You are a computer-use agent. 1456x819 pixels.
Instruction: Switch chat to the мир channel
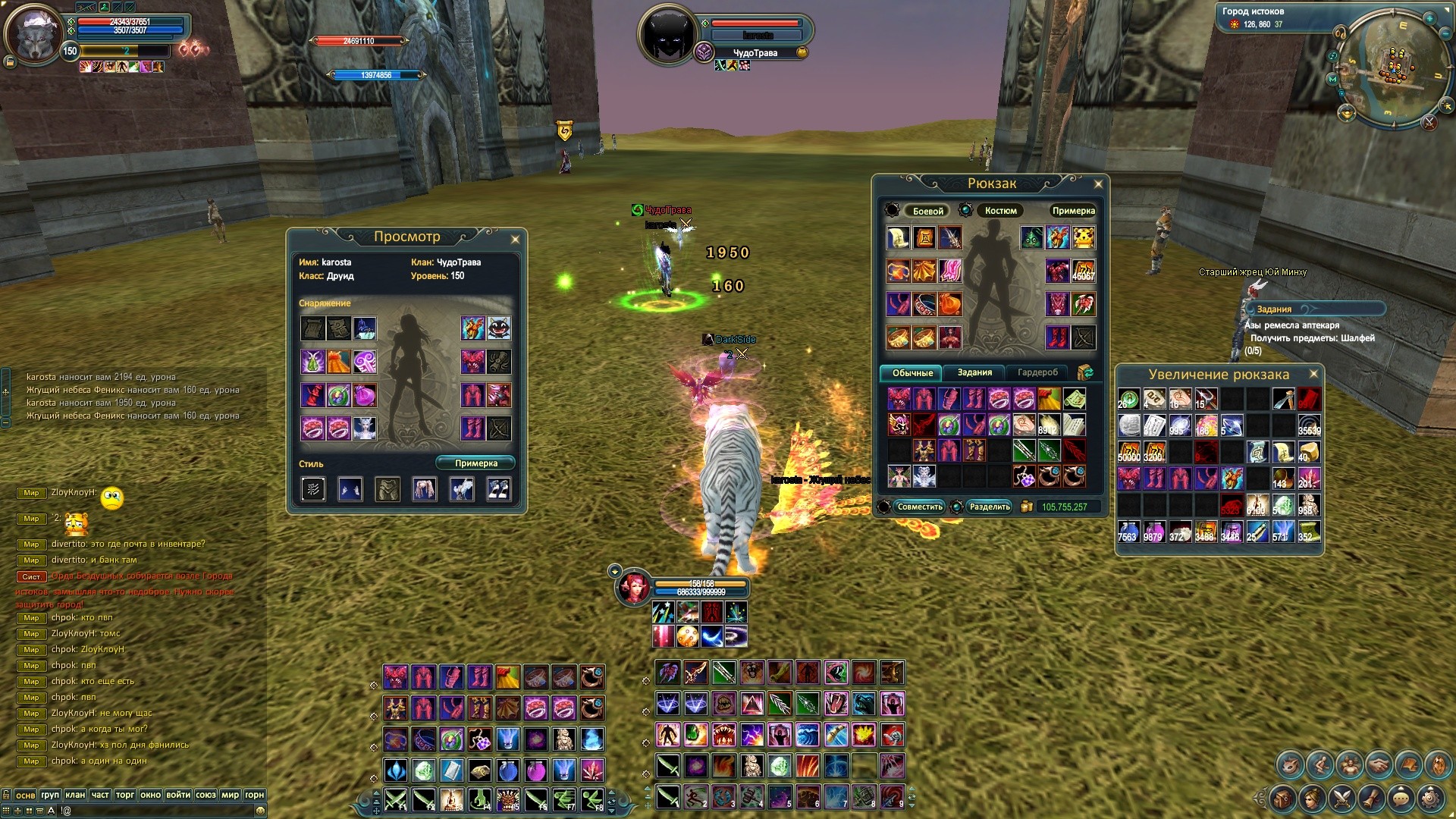(230, 795)
